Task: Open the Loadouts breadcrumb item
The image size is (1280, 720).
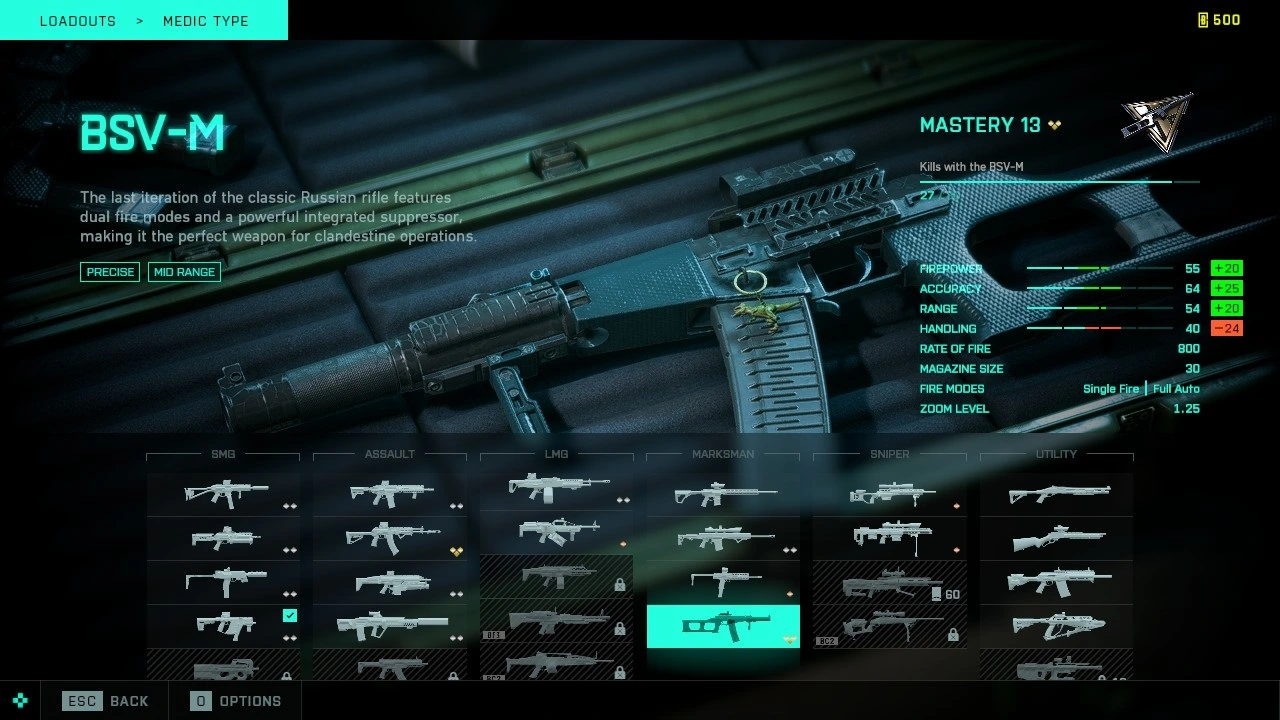Action: coord(78,20)
